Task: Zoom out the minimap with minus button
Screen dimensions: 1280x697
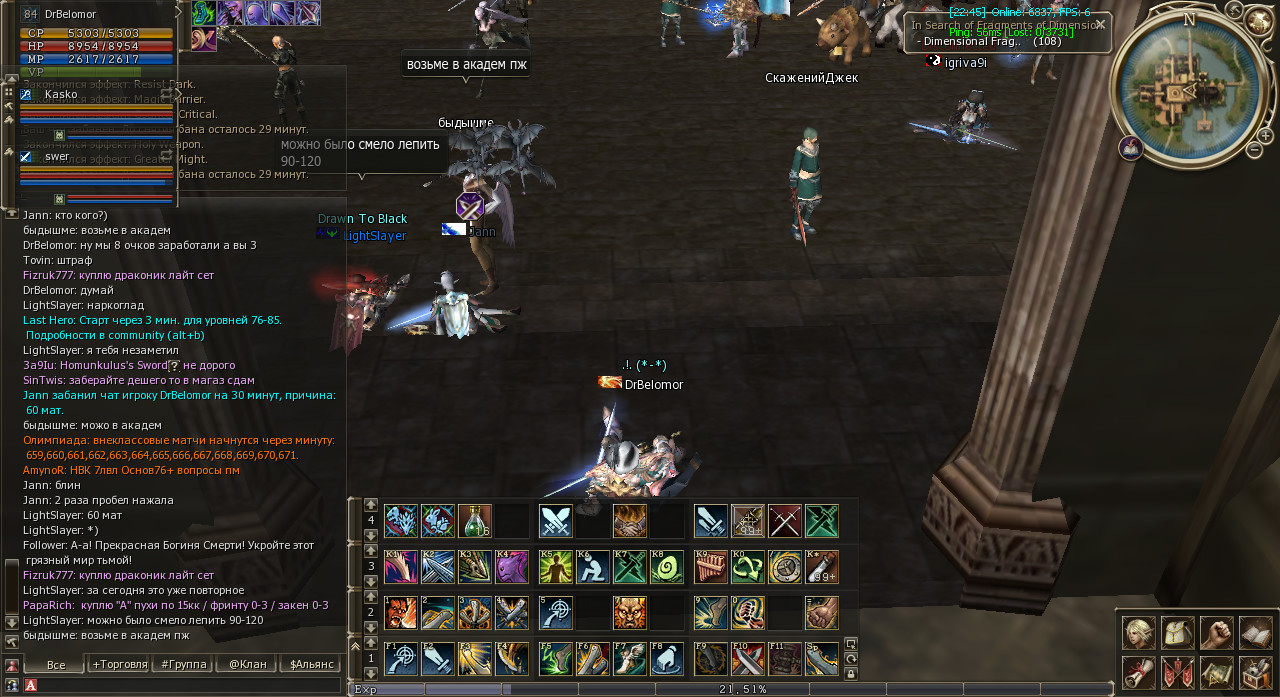Action: tap(1254, 150)
